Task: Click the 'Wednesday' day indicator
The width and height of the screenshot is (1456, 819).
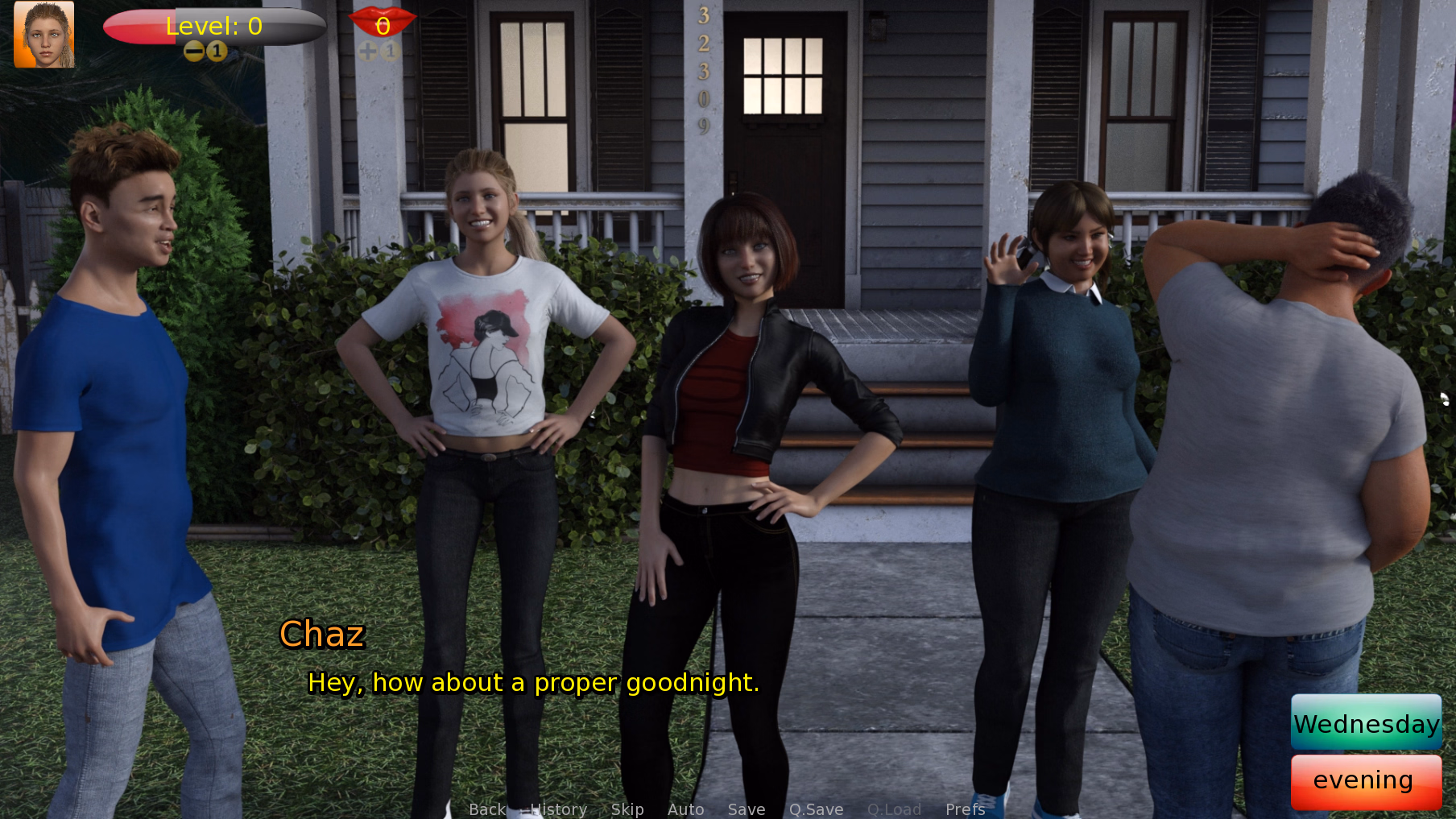Action: click(x=1366, y=723)
